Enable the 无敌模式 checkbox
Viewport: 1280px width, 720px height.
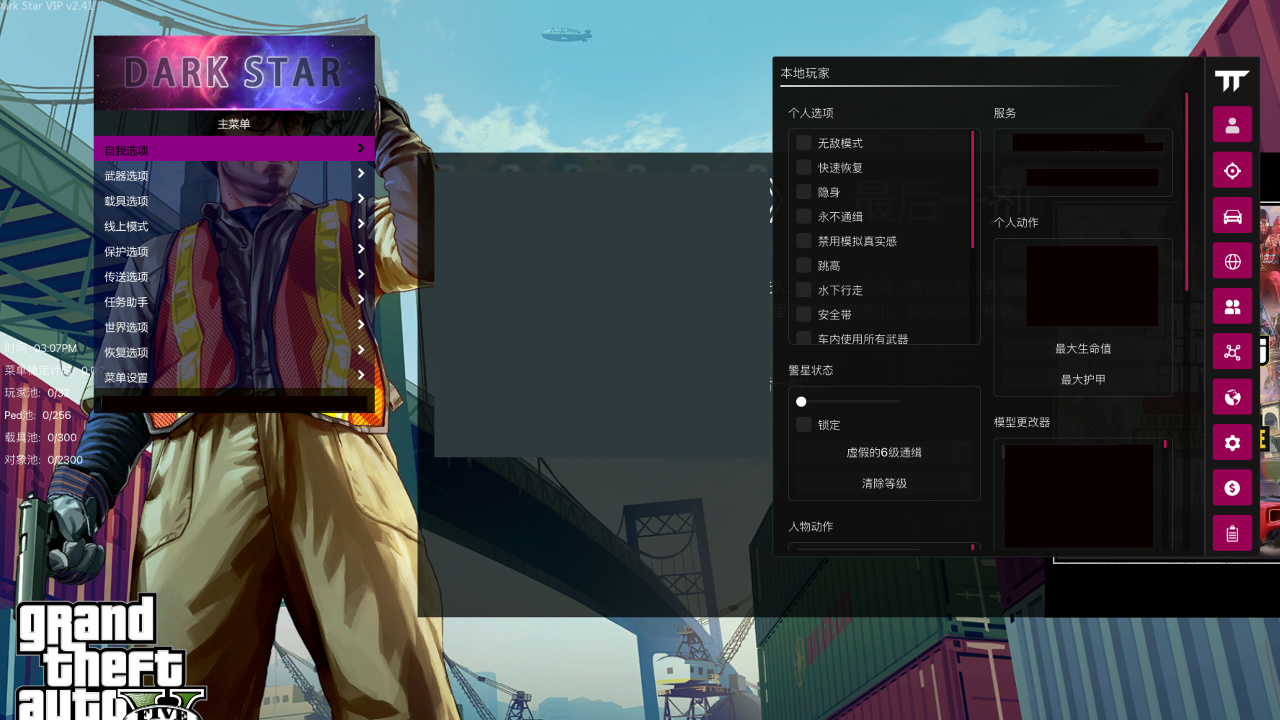pos(803,142)
